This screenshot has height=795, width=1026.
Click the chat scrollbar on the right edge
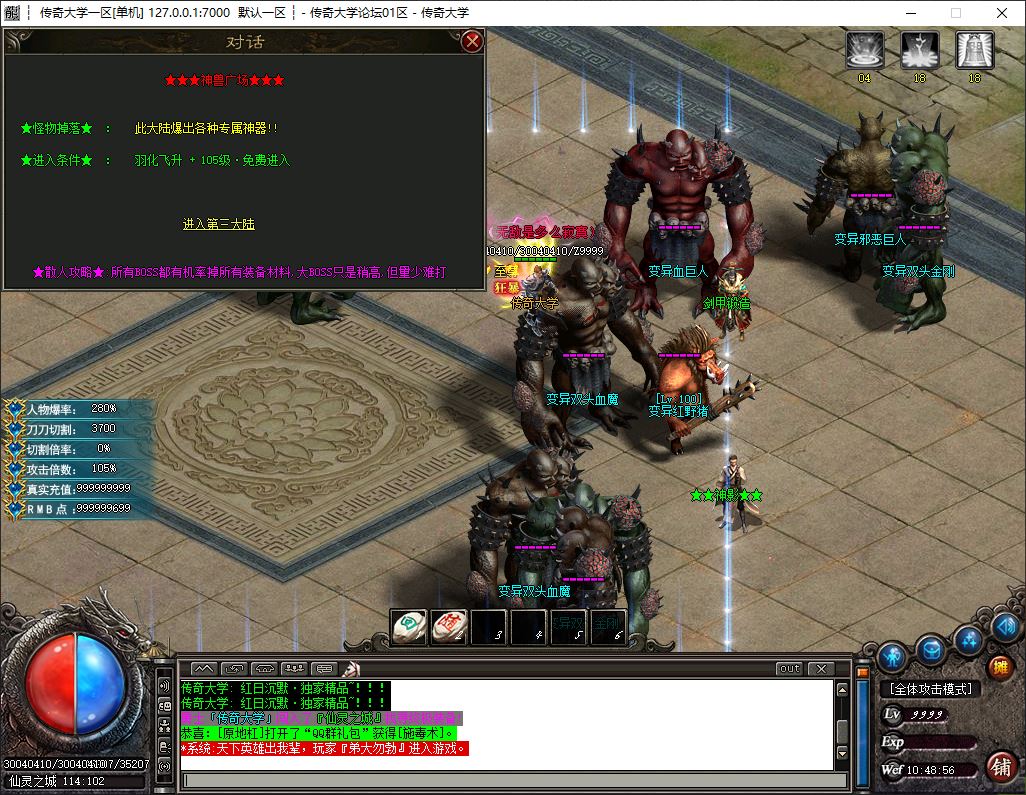pyautogui.click(x=842, y=725)
